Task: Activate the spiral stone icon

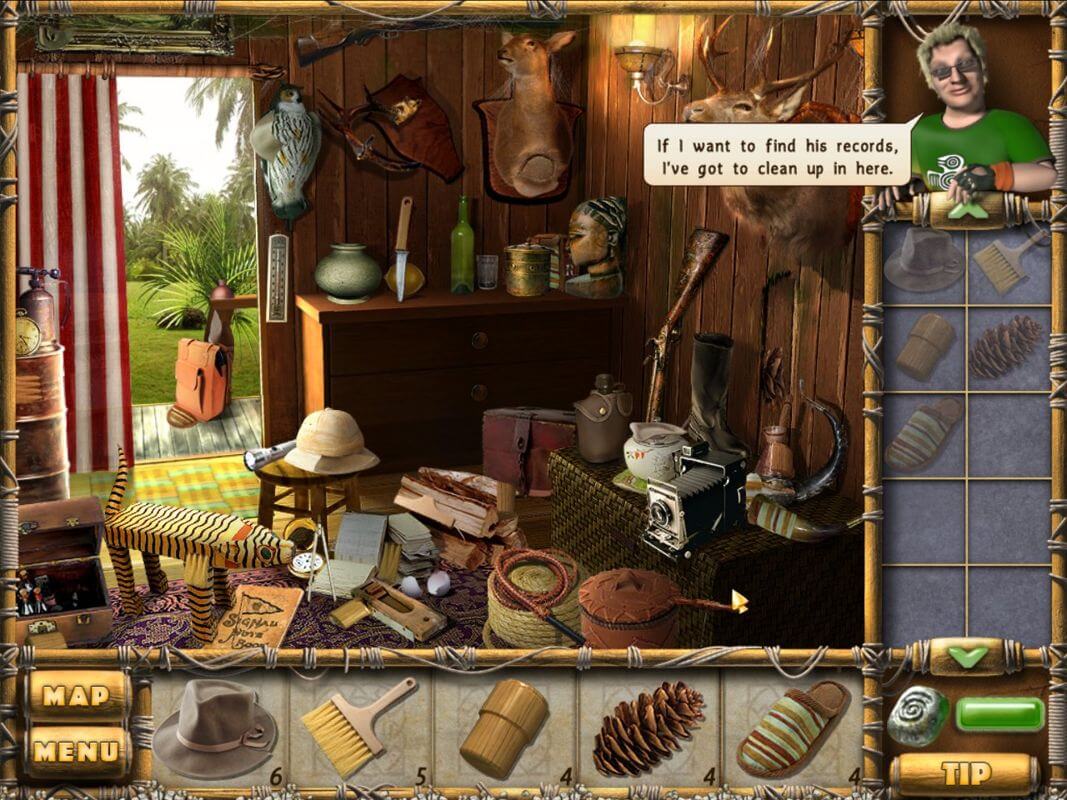Action: (x=917, y=715)
